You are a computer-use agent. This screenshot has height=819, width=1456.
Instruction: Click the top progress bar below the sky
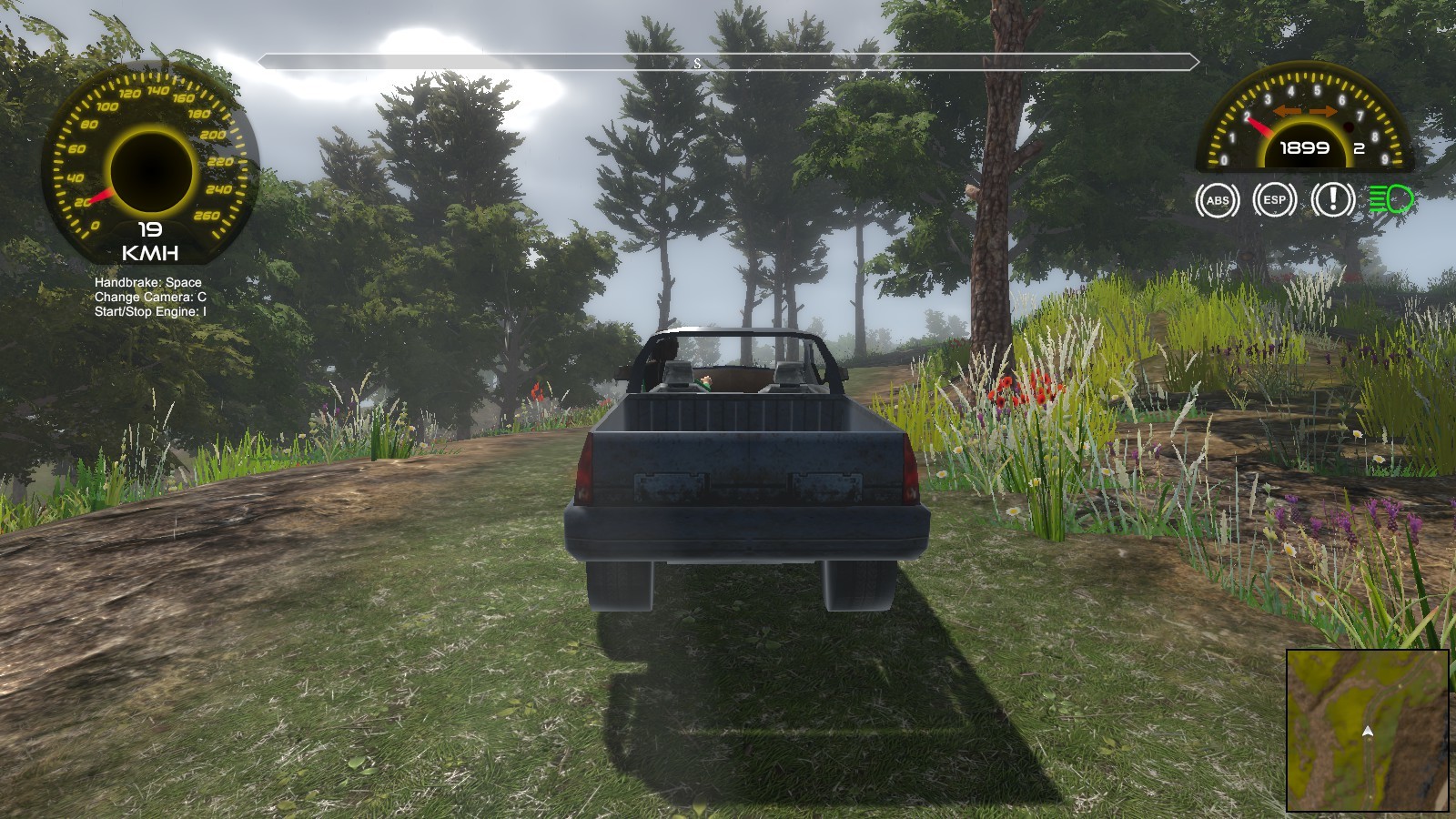click(728, 62)
